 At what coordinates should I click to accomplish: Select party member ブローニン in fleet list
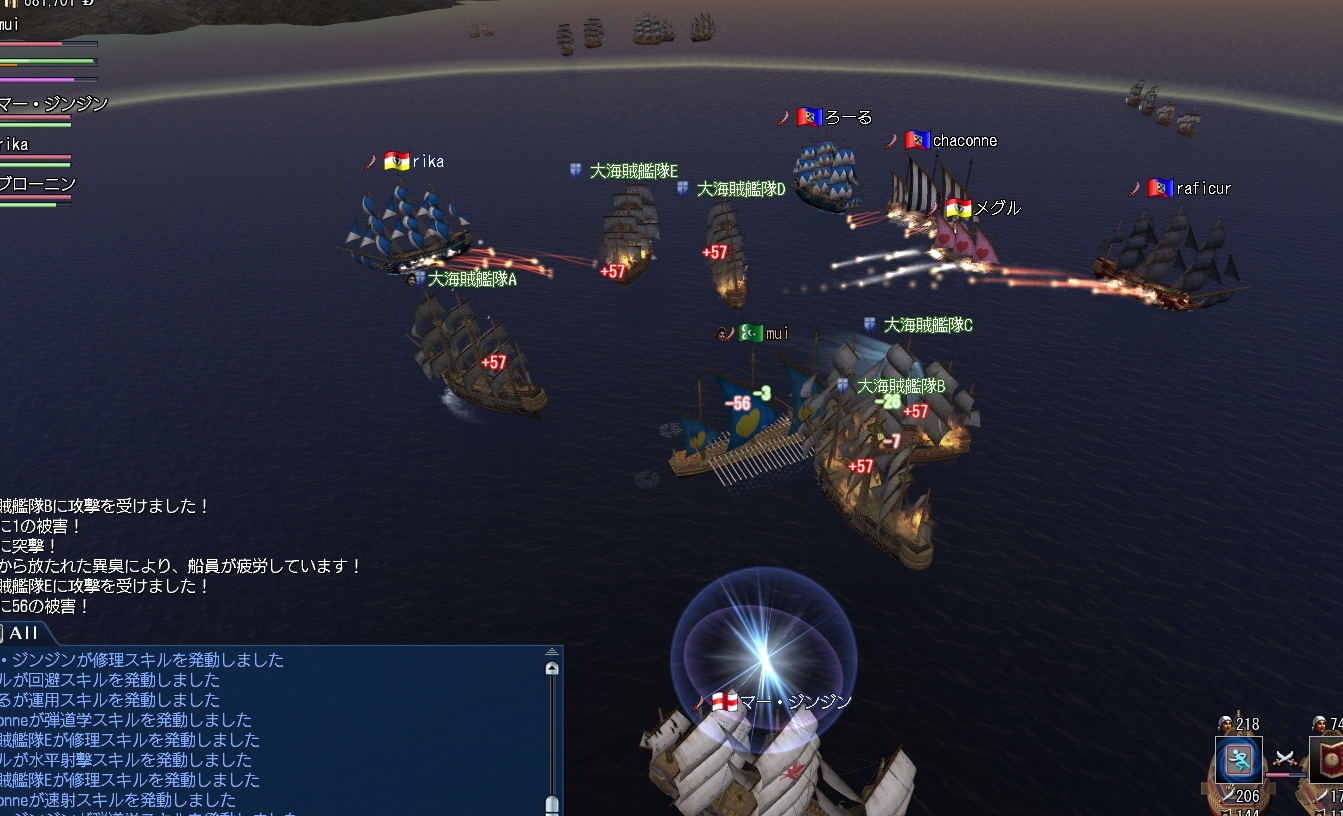38,184
